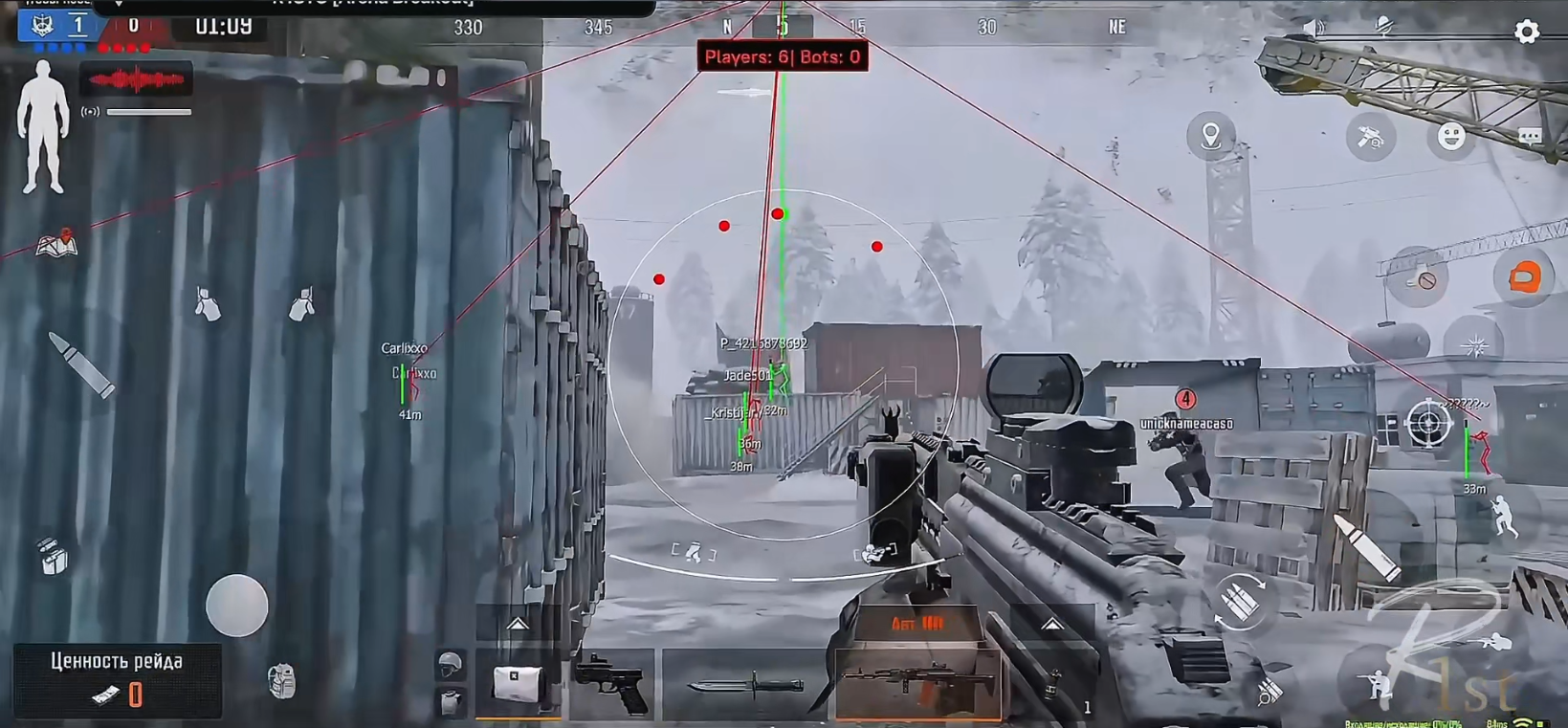The image size is (1568, 728).
Task: Open the quick chat speech bubble
Action: (x=1530, y=137)
